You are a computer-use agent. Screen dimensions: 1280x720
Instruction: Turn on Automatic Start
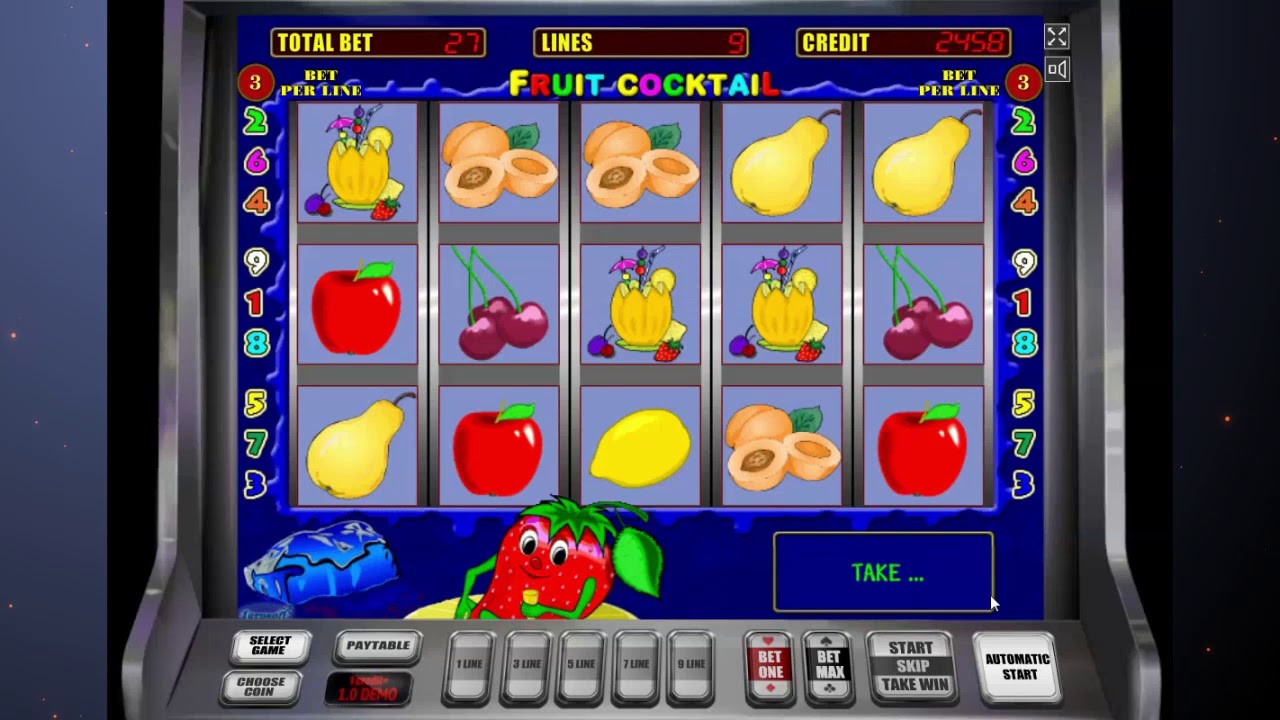click(1017, 666)
